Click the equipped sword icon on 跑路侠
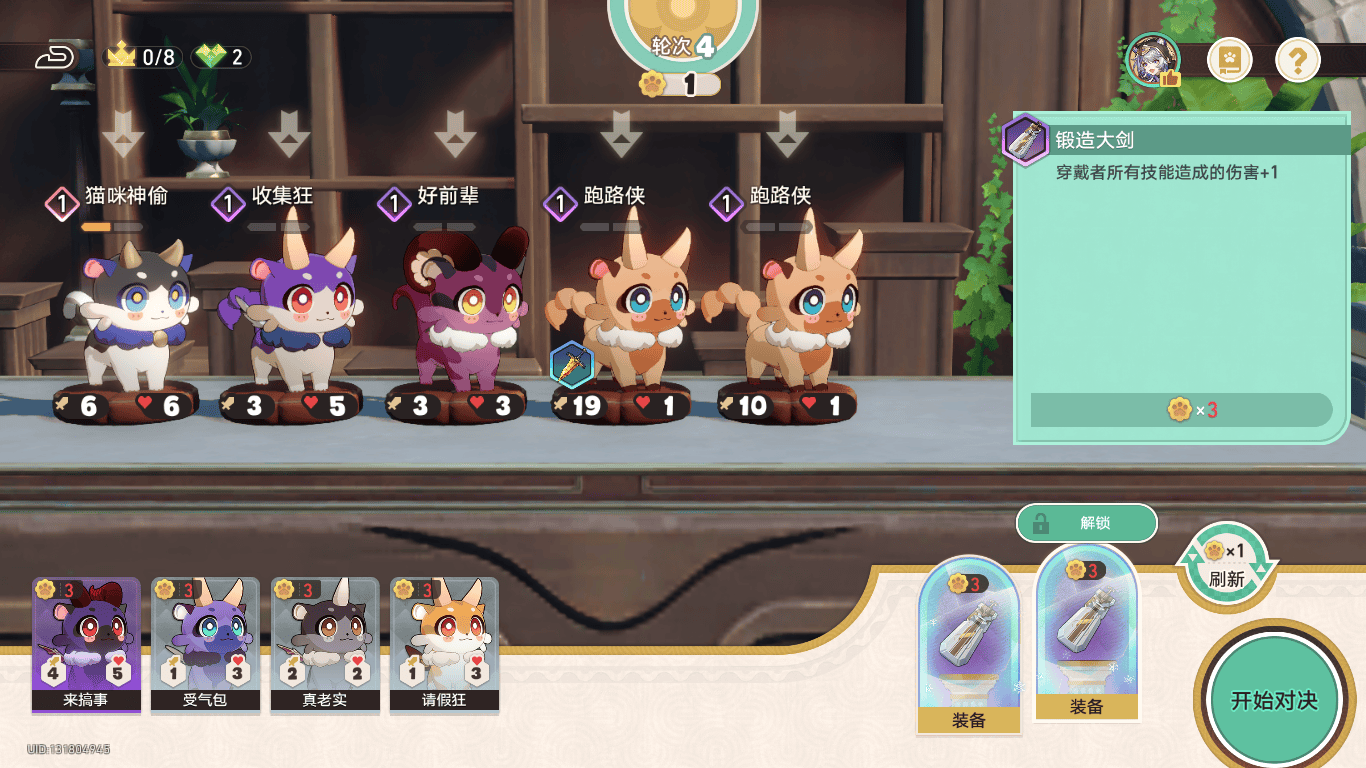Screen dimensions: 1366x768 point(572,365)
